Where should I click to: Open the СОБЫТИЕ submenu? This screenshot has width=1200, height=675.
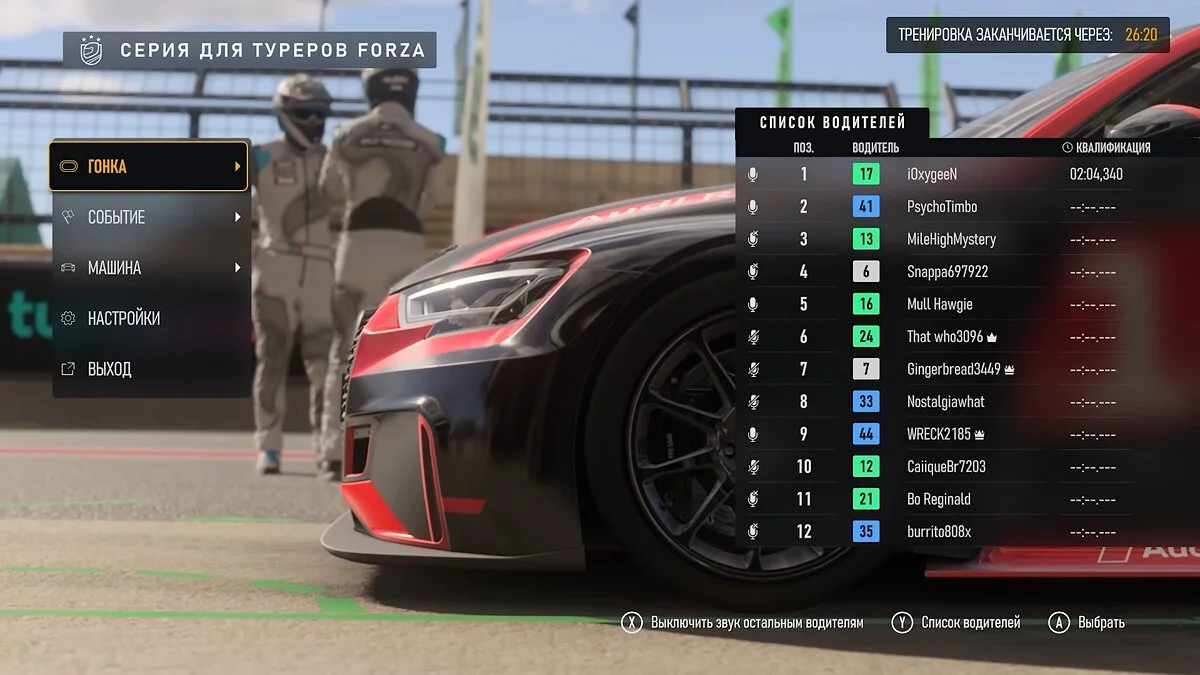148,217
